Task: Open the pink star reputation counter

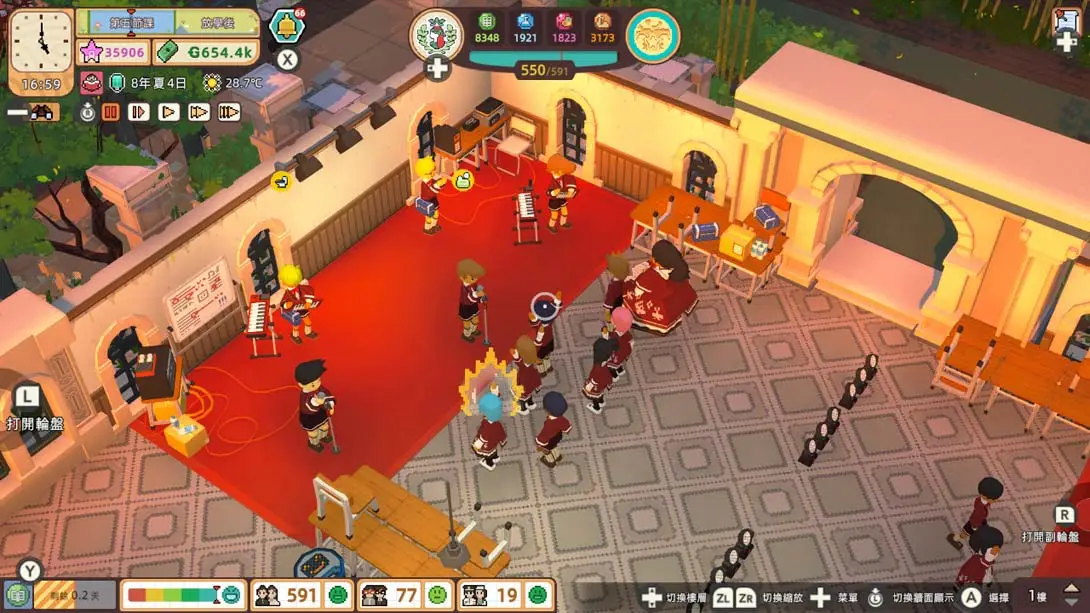Action: click(114, 52)
